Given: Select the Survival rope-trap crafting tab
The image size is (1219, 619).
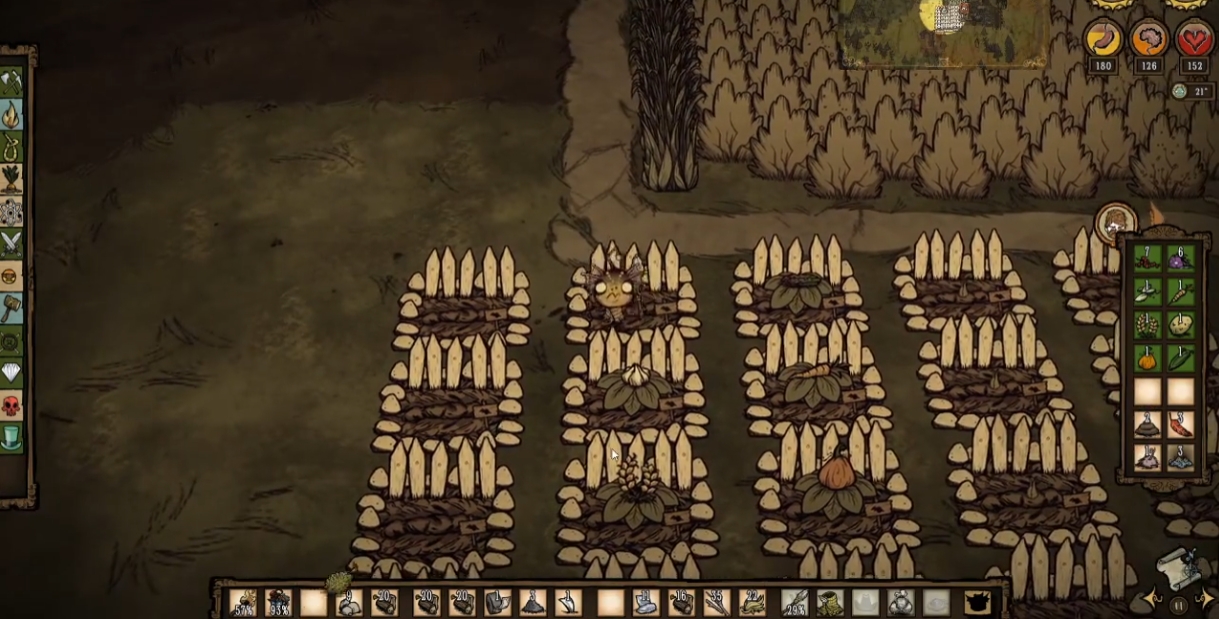Looking at the screenshot, I should point(11,147).
